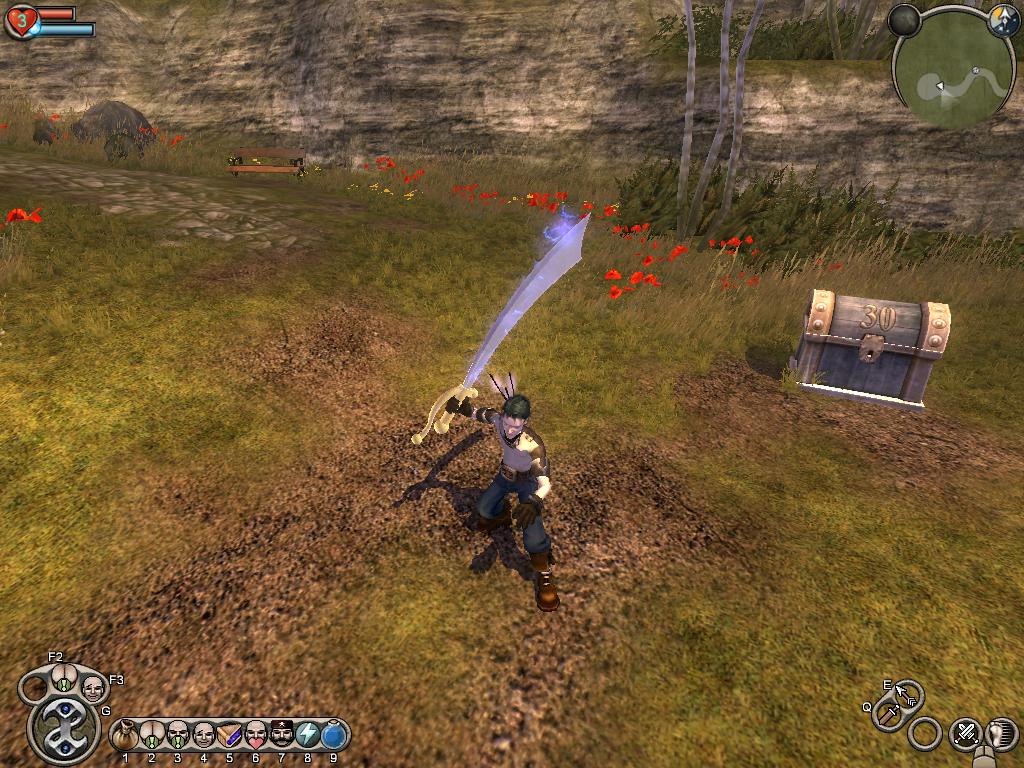Toggle the footprint sneak mode icon
Image resolution: width=1024 pixels, height=768 pixels.
pyautogui.click(x=1000, y=734)
